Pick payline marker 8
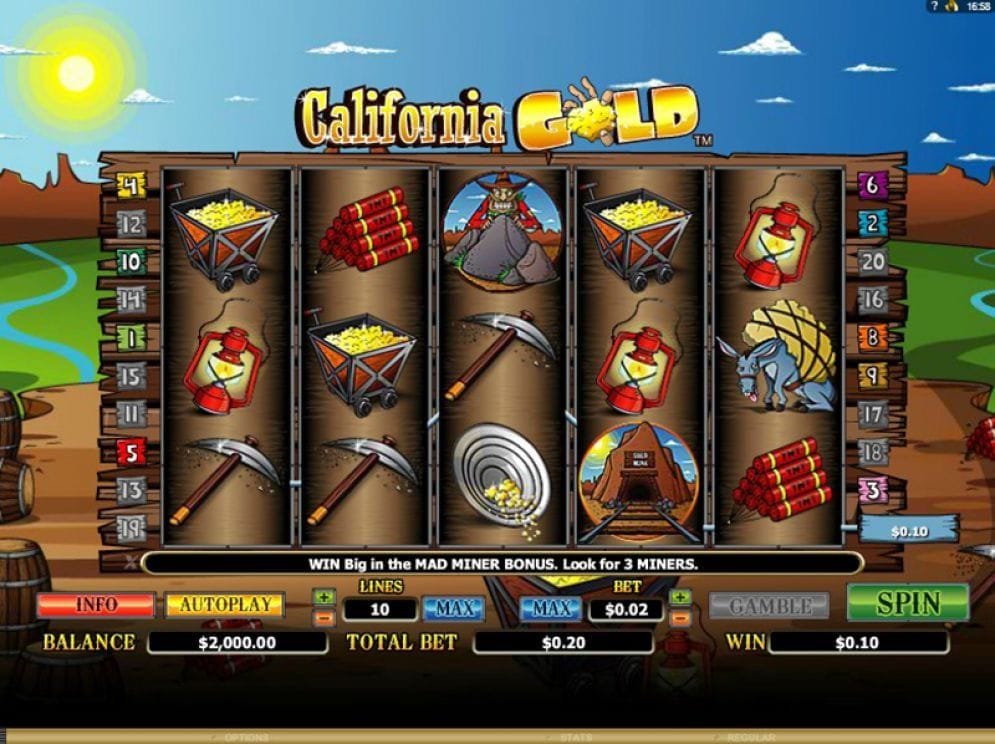Image resolution: width=995 pixels, height=744 pixels. tap(872, 337)
